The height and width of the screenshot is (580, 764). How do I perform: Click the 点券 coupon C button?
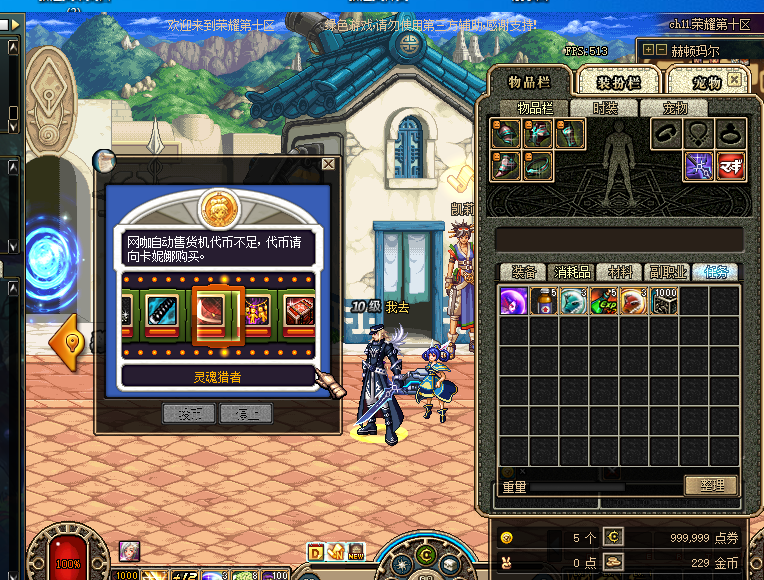click(613, 537)
